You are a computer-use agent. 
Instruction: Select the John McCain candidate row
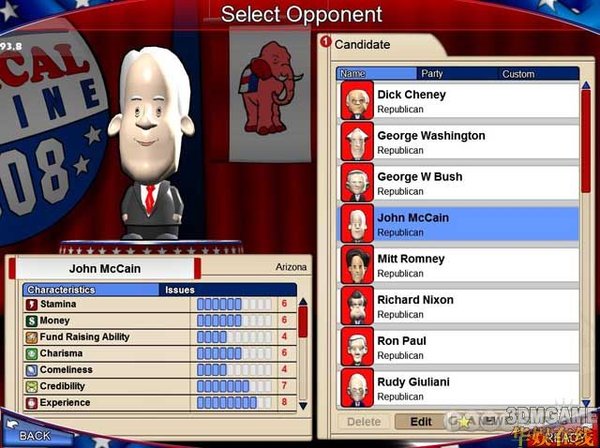coord(460,224)
